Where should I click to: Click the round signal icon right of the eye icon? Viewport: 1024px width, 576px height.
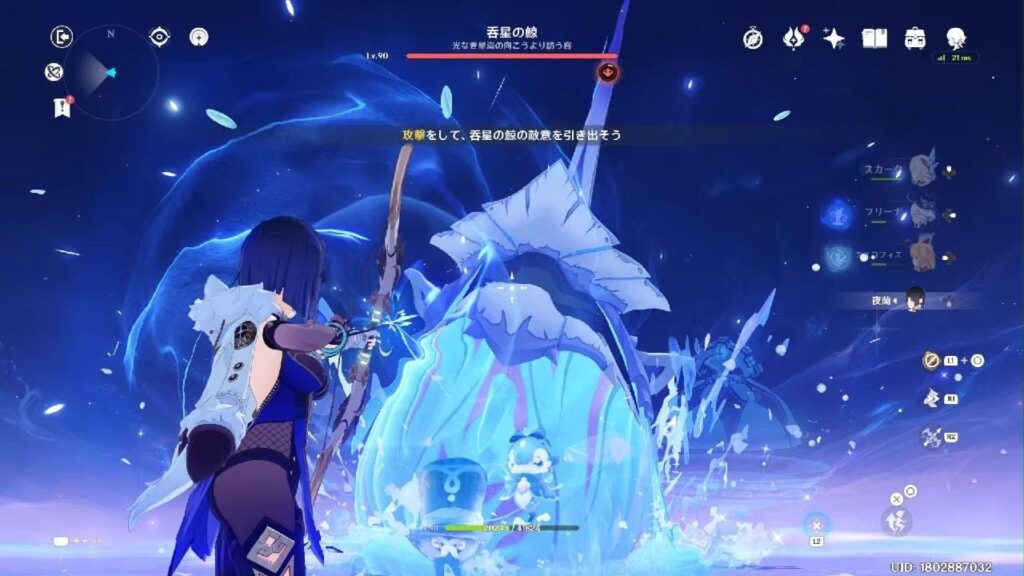click(x=200, y=37)
